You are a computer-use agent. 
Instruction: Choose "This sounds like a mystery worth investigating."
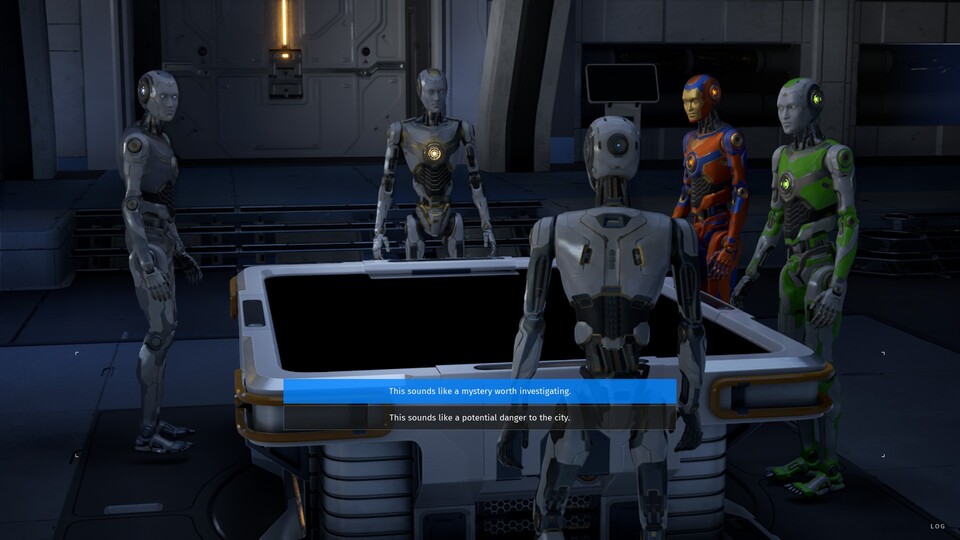click(480, 391)
